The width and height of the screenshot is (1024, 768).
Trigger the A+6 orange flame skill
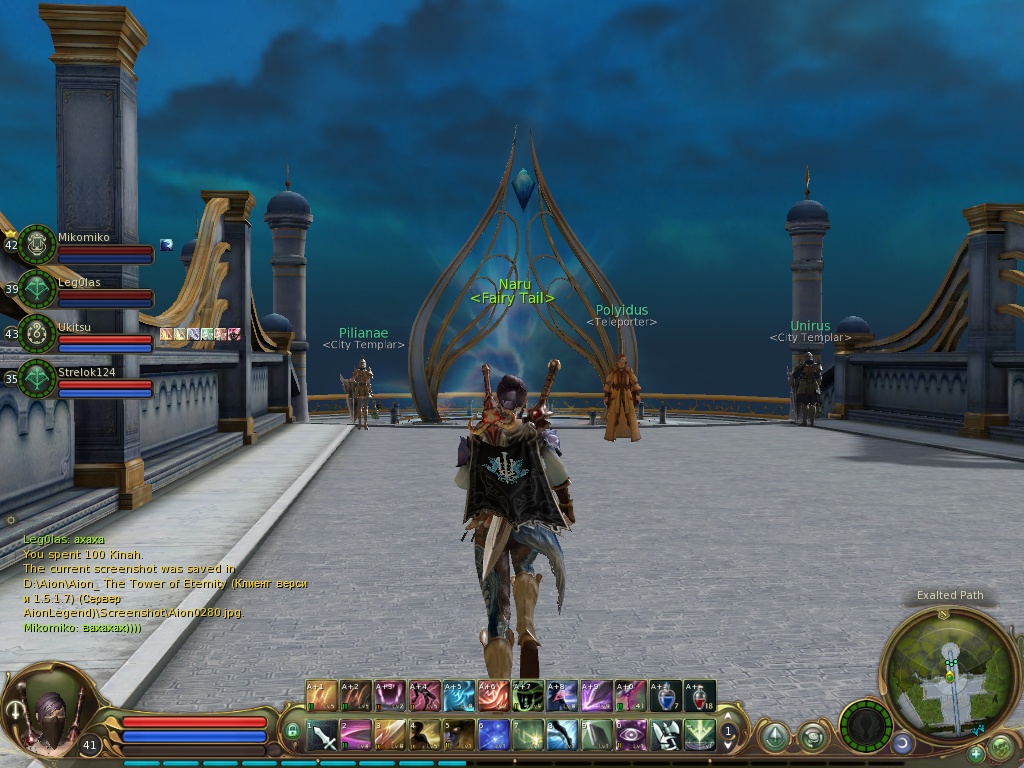coord(494,695)
